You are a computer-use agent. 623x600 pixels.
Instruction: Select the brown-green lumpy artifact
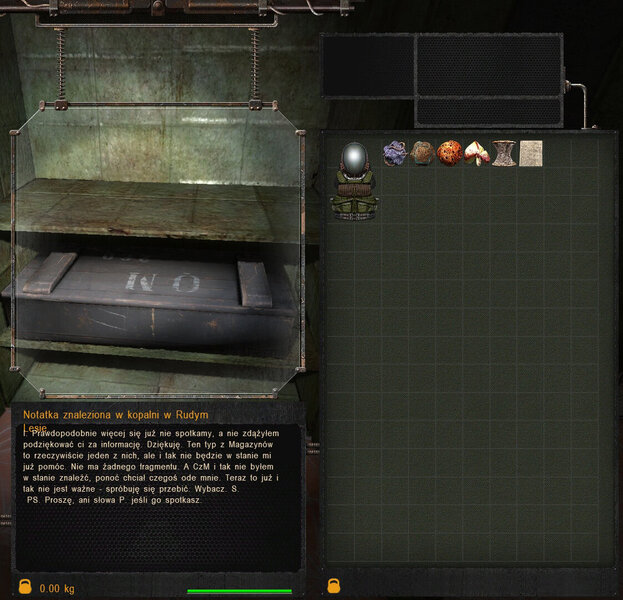pos(422,152)
